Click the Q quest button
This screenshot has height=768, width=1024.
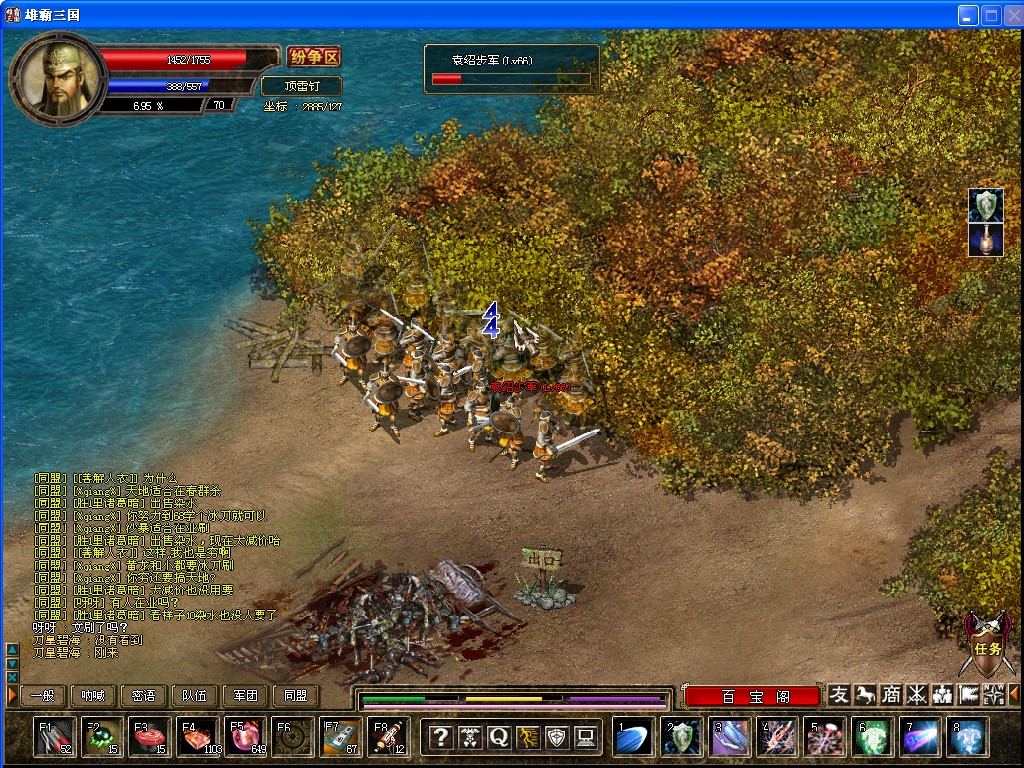498,738
